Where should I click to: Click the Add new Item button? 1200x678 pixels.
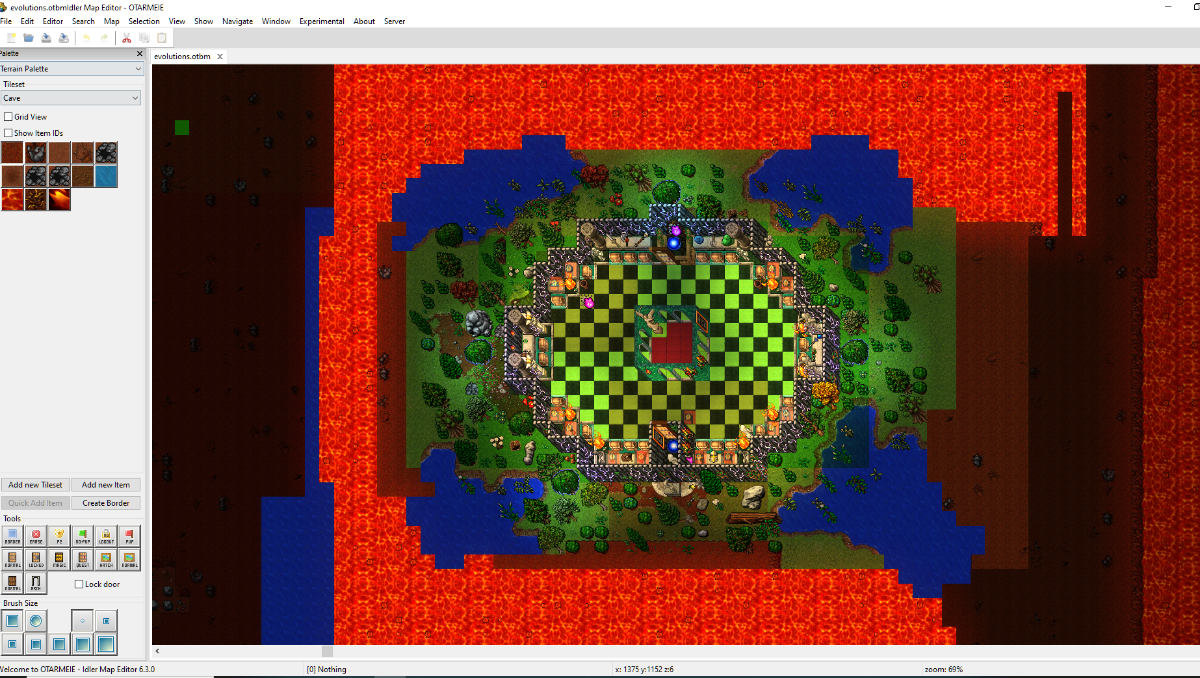click(x=106, y=485)
